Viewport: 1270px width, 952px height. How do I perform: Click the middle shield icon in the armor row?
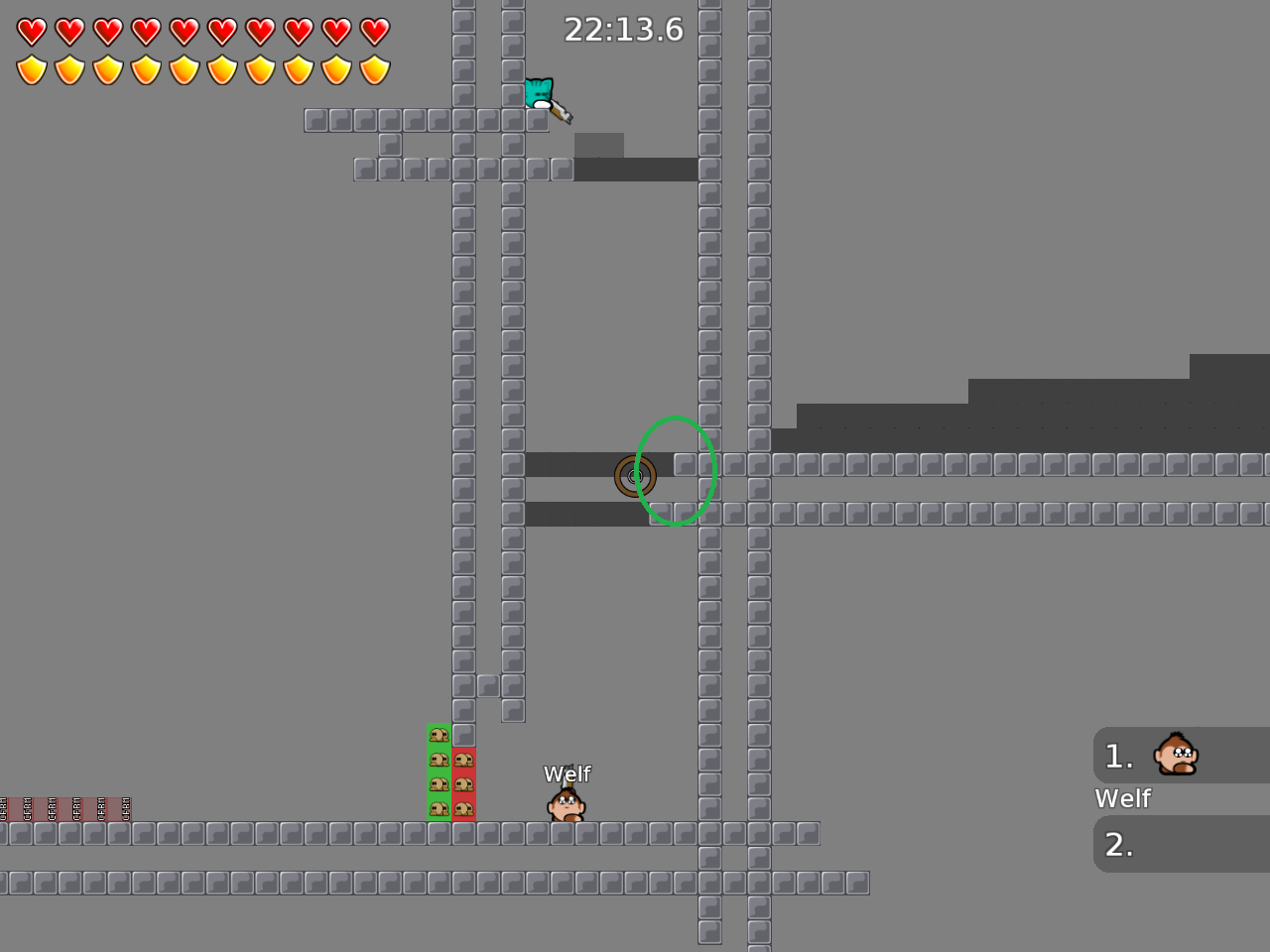185,69
